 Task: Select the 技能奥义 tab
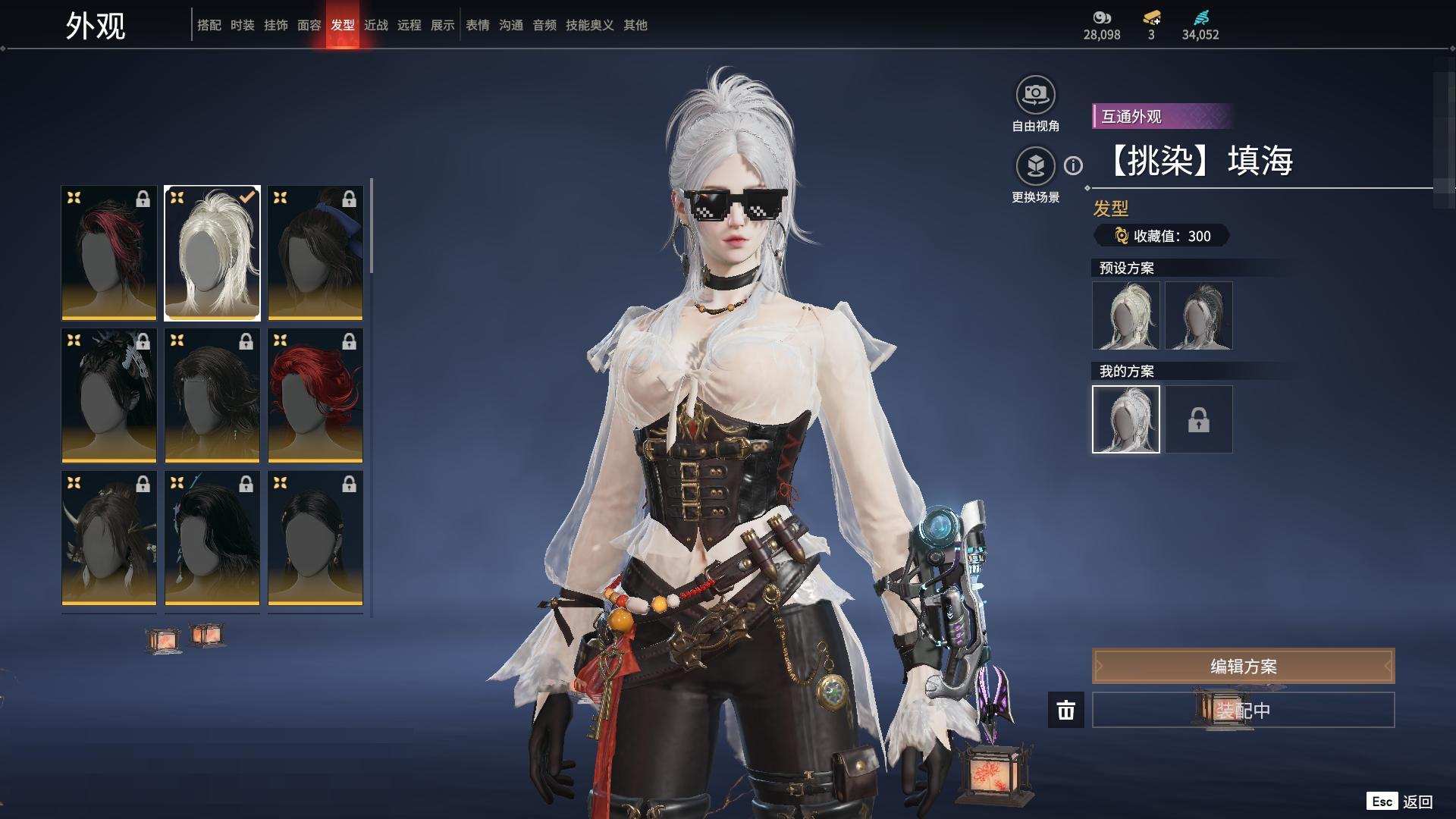pyautogui.click(x=589, y=25)
